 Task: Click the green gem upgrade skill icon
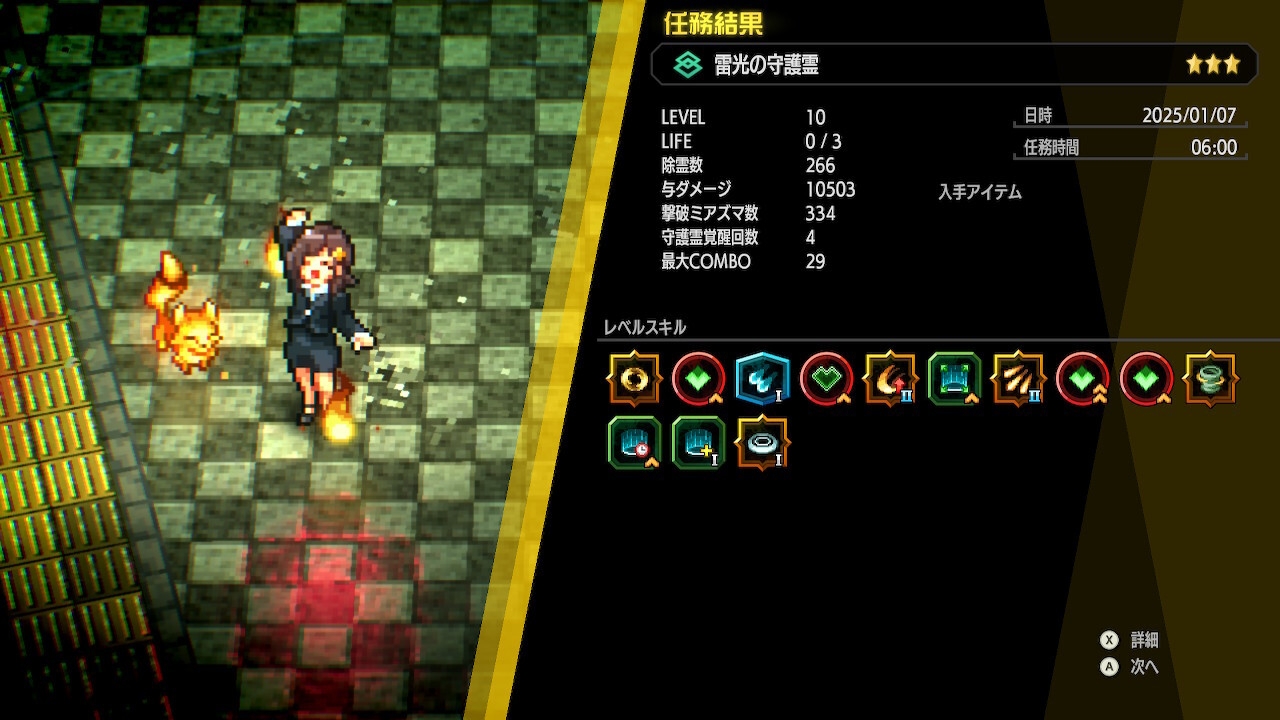coord(698,380)
